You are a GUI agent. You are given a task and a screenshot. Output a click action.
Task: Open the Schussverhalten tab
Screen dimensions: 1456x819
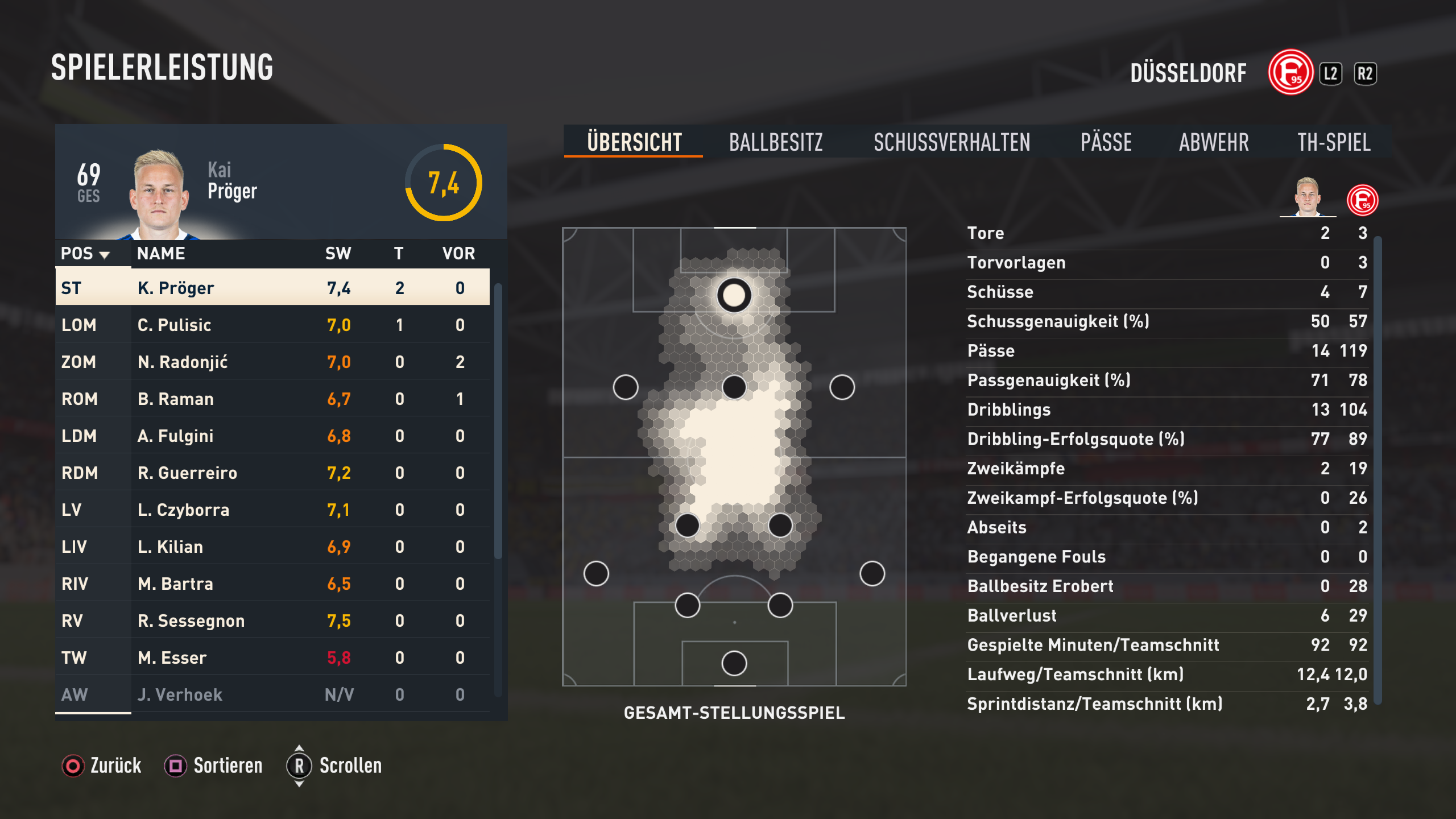[x=952, y=142]
